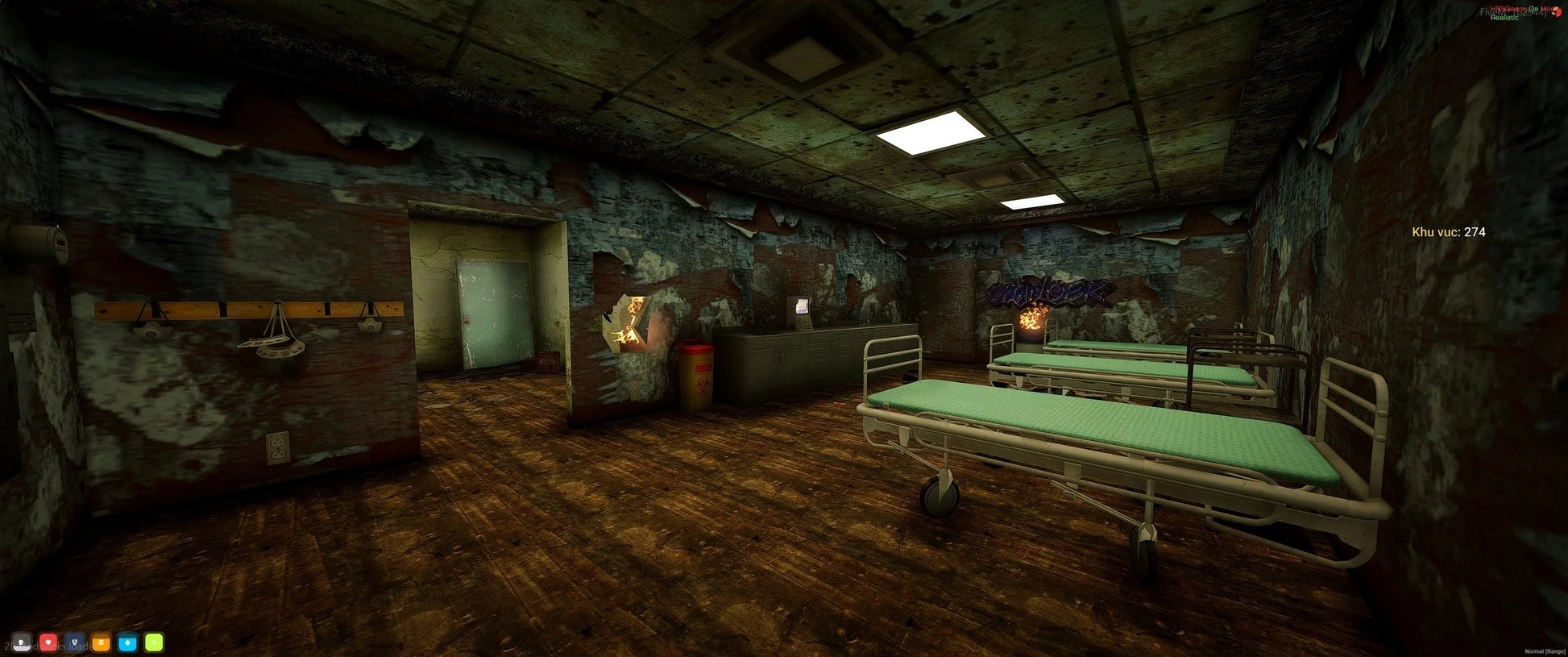This screenshot has width=1568, height=657.
Task: Select the orange hunger burger icon
Action: 102,642
